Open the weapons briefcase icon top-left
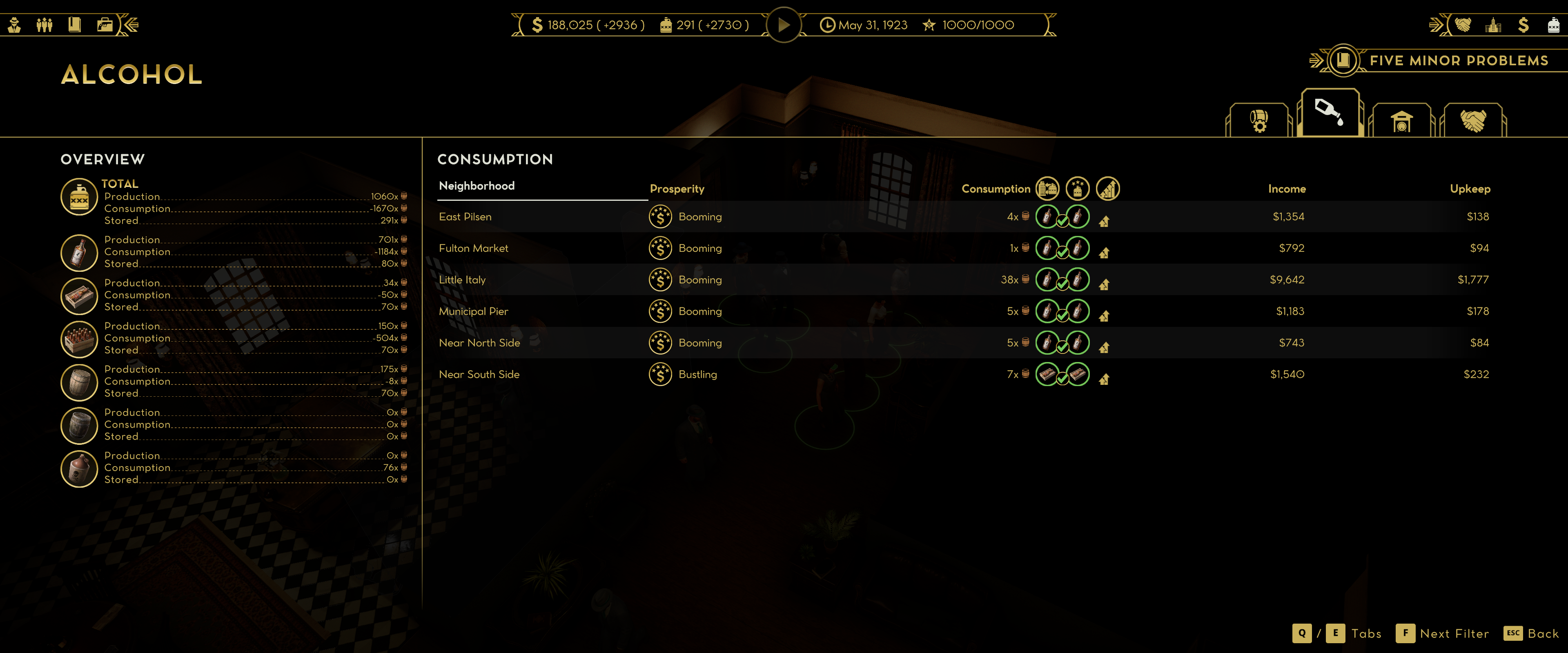Image resolution: width=1568 pixels, height=653 pixels. pos(105,25)
